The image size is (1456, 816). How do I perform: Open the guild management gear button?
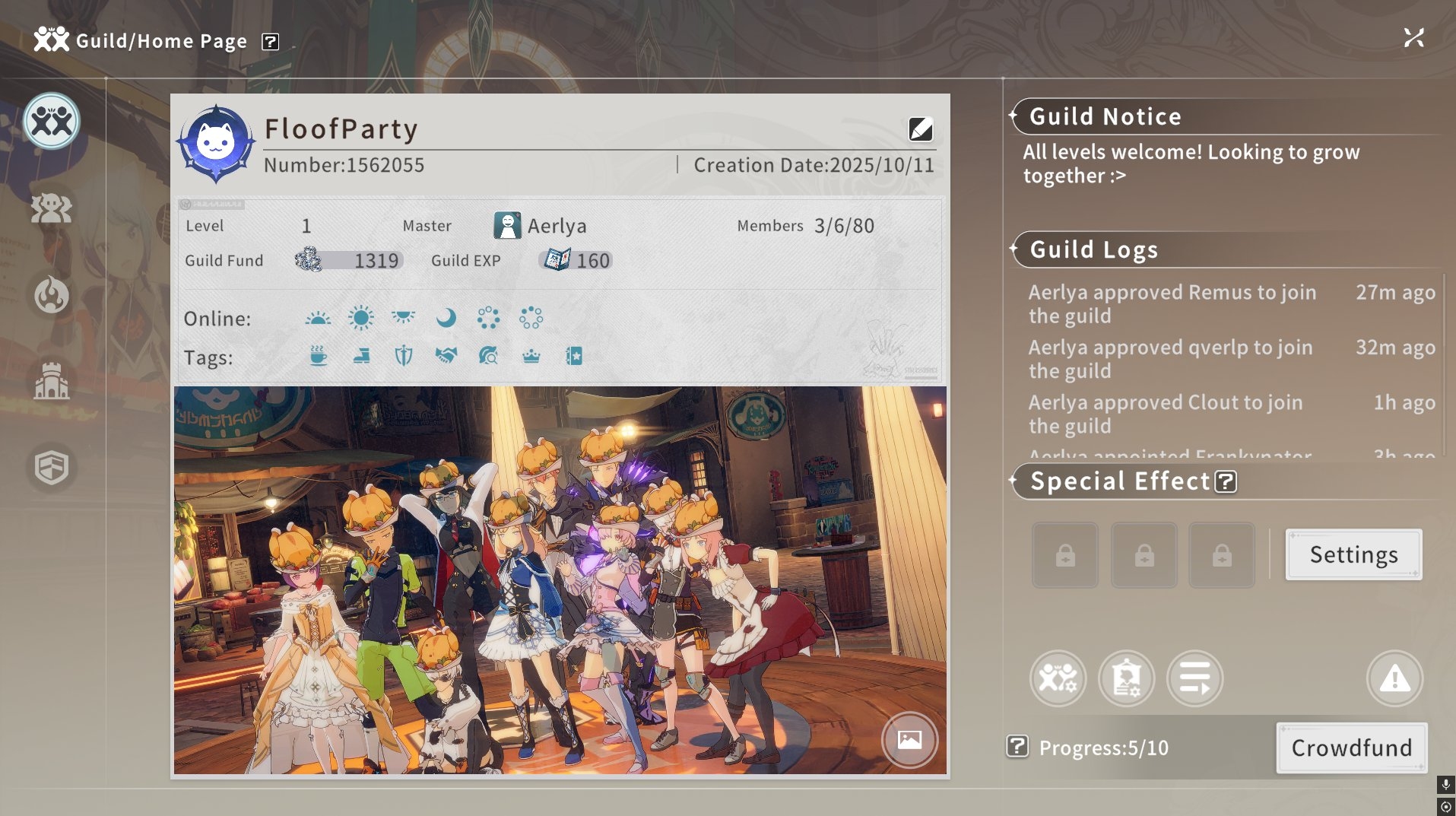coord(1058,678)
